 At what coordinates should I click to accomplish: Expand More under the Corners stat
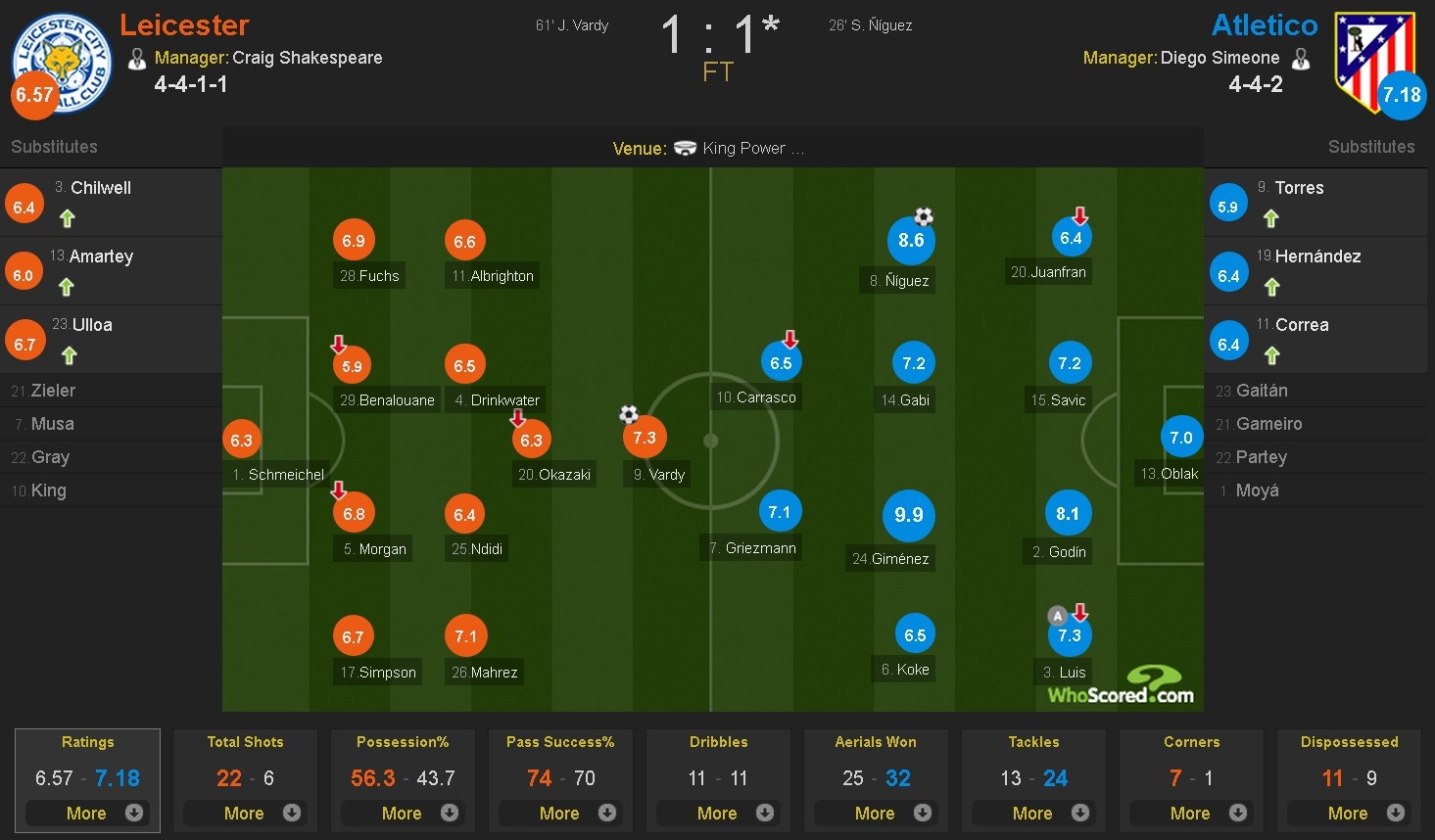[x=1191, y=813]
